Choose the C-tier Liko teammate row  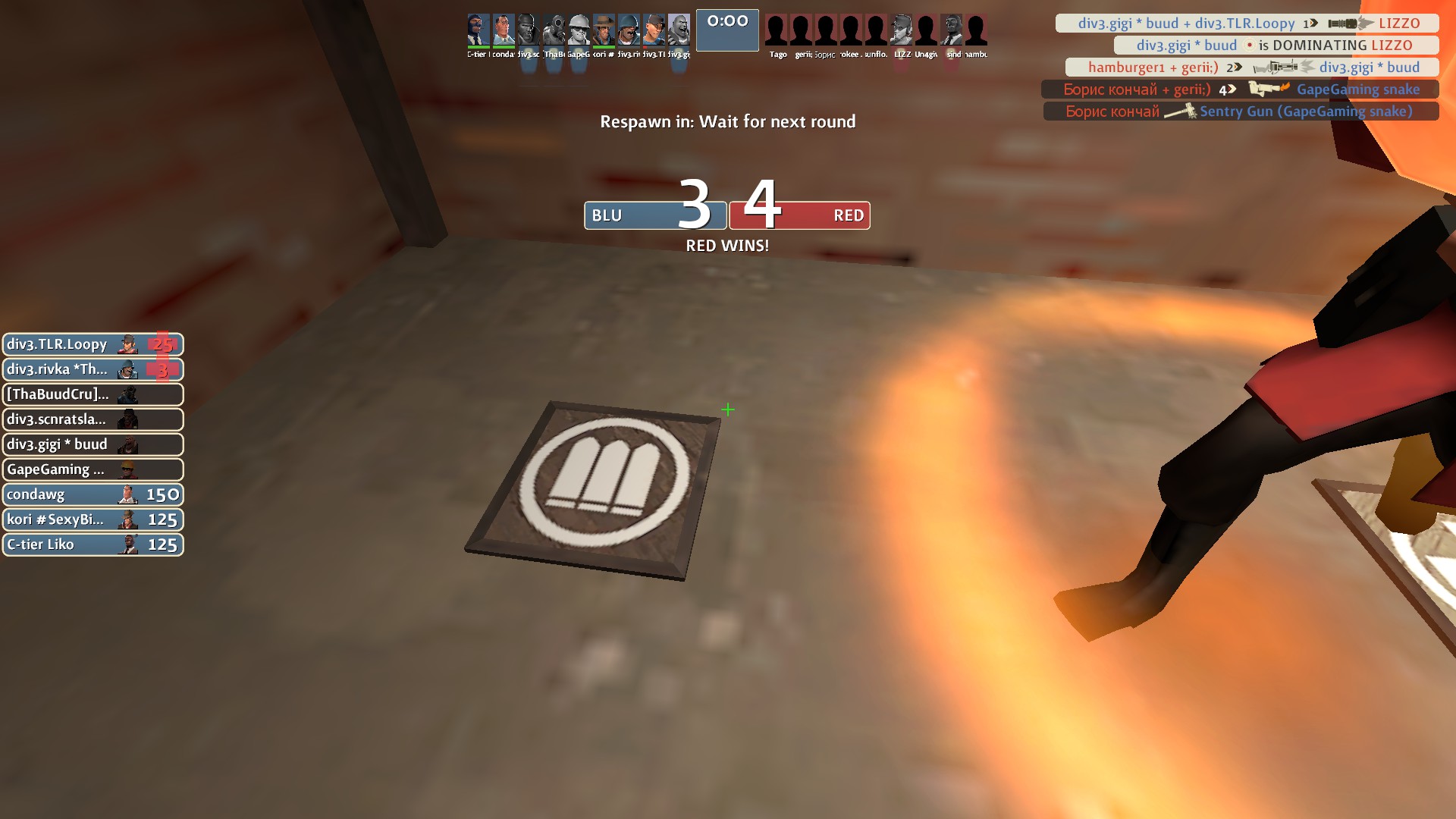click(x=93, y=544)
